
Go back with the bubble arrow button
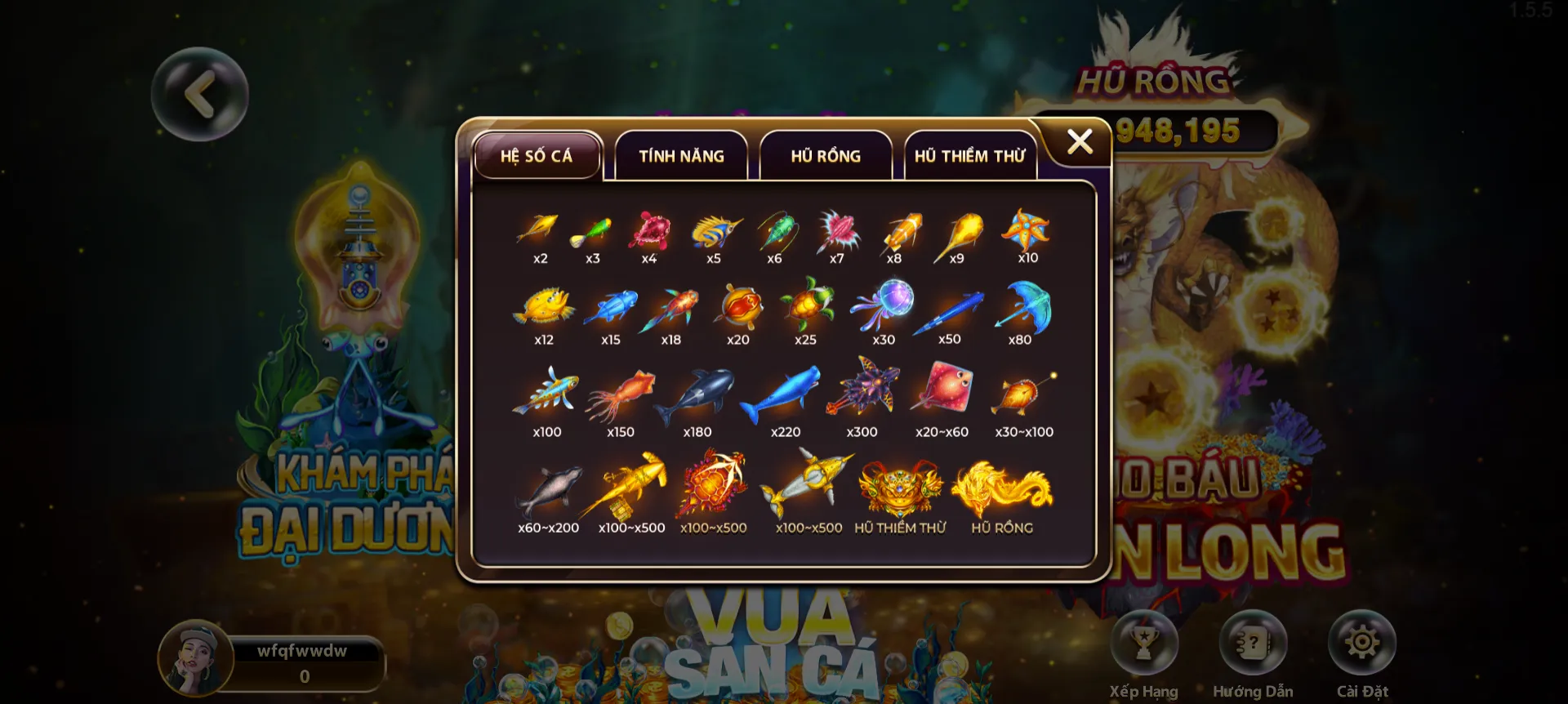click(200, 94)
